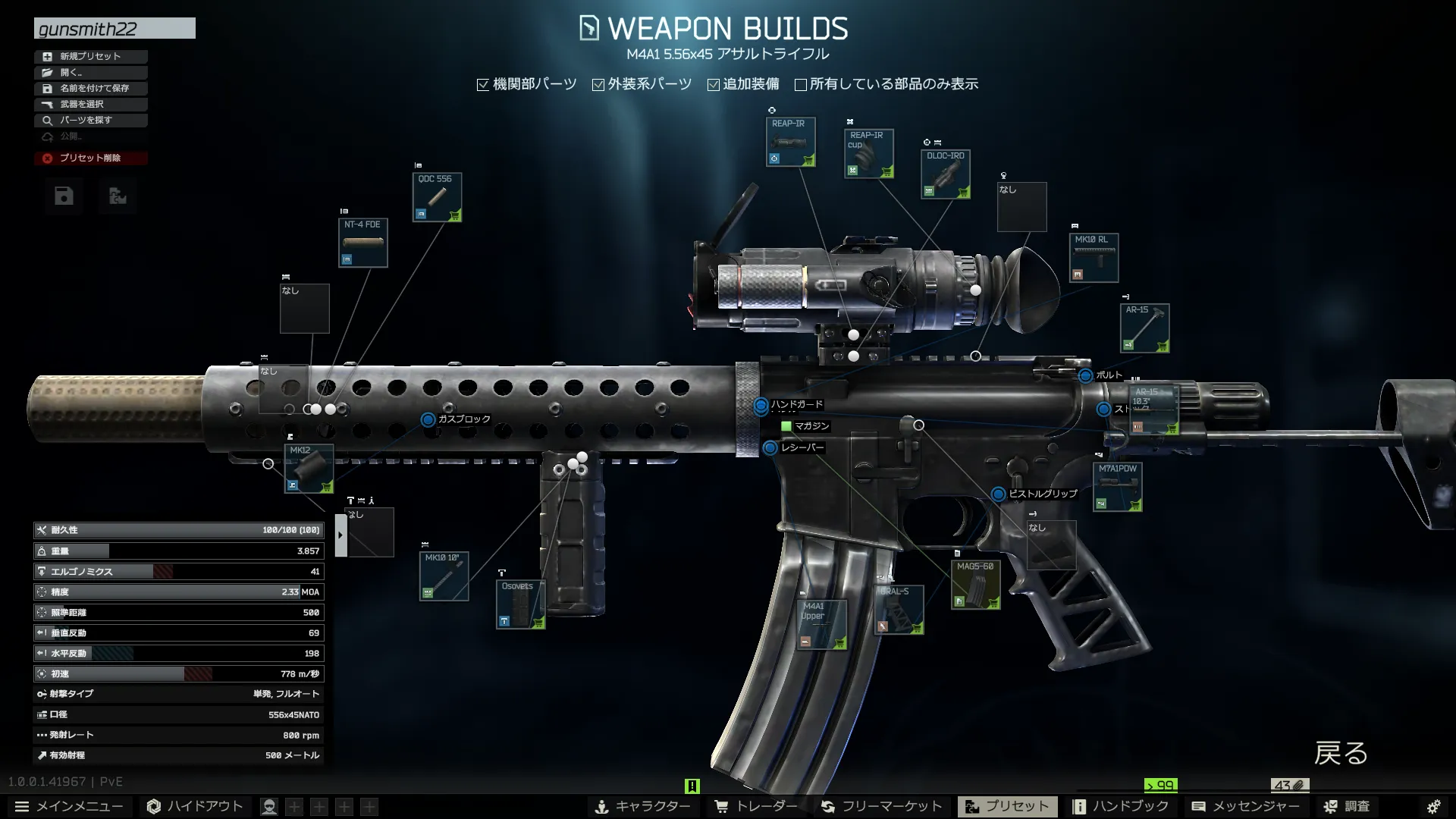Viewport: 1456px width, 819px height.
Task: Go back with the 戻る button
Action: 1341,753
